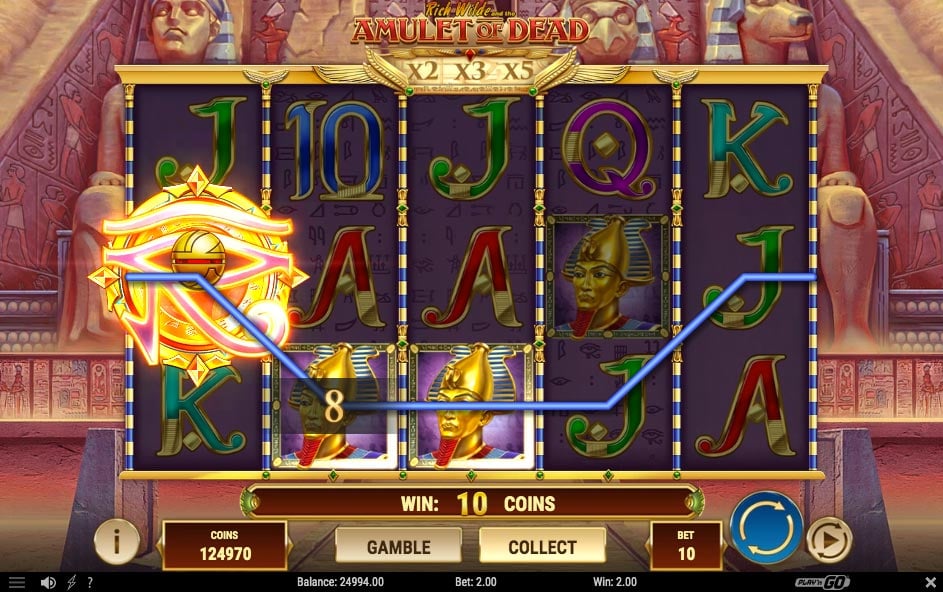The height and width of the screenshot is (592, 943).
Task: Gamble the current 10 coin win
Action: (x=398, y=546)
